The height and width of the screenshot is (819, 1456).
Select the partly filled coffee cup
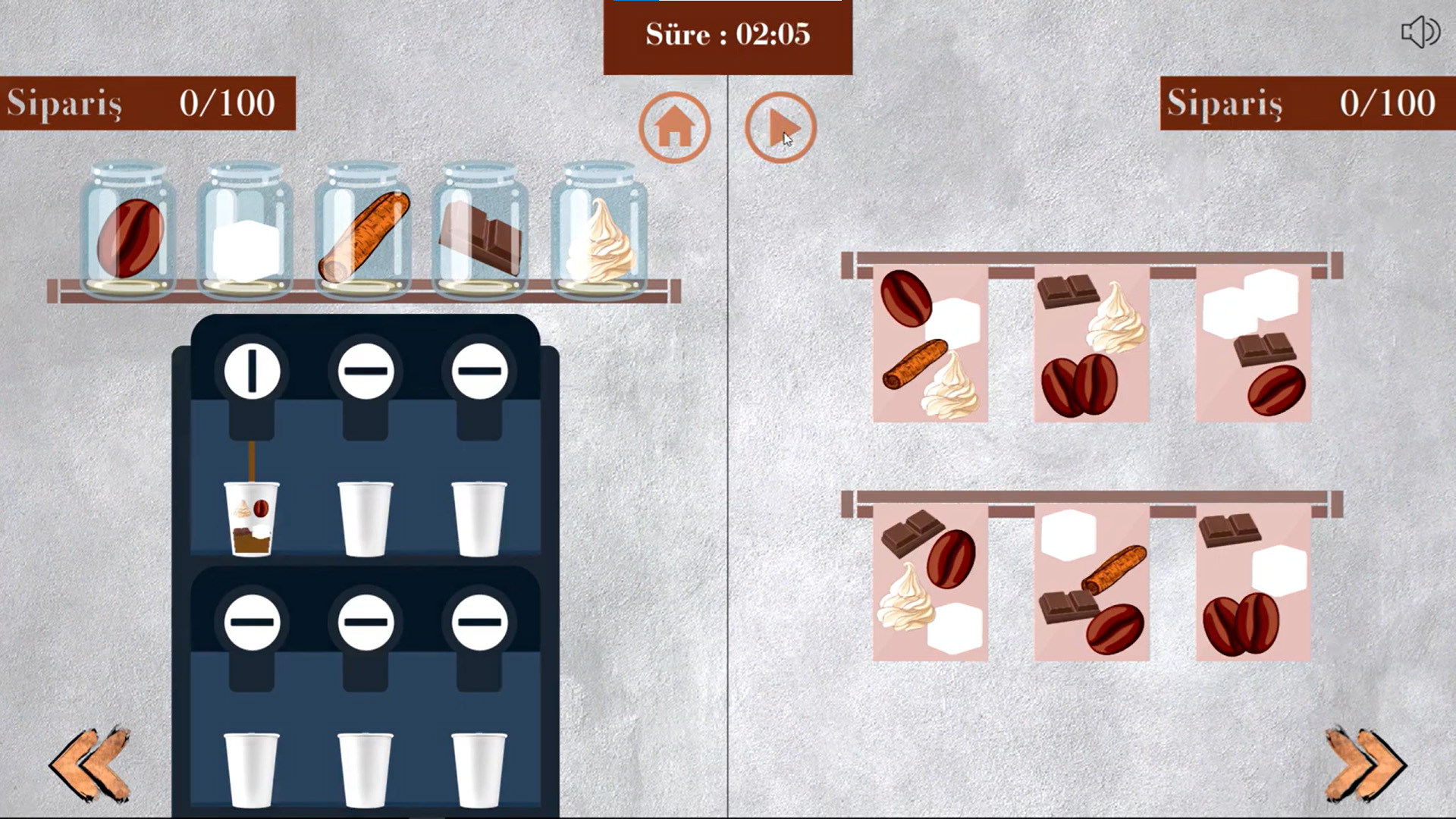pos(251,519)
